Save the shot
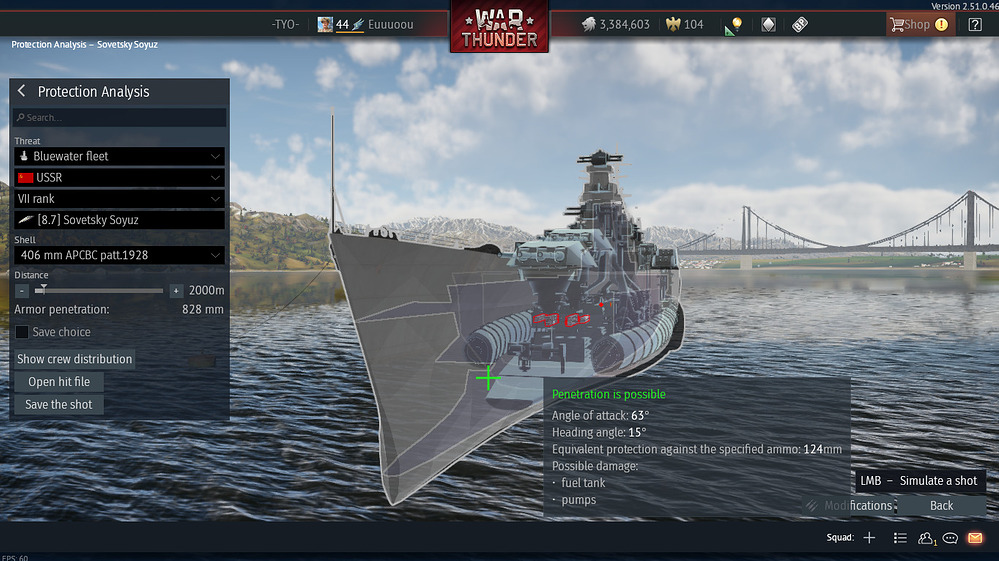 point(59,405)
